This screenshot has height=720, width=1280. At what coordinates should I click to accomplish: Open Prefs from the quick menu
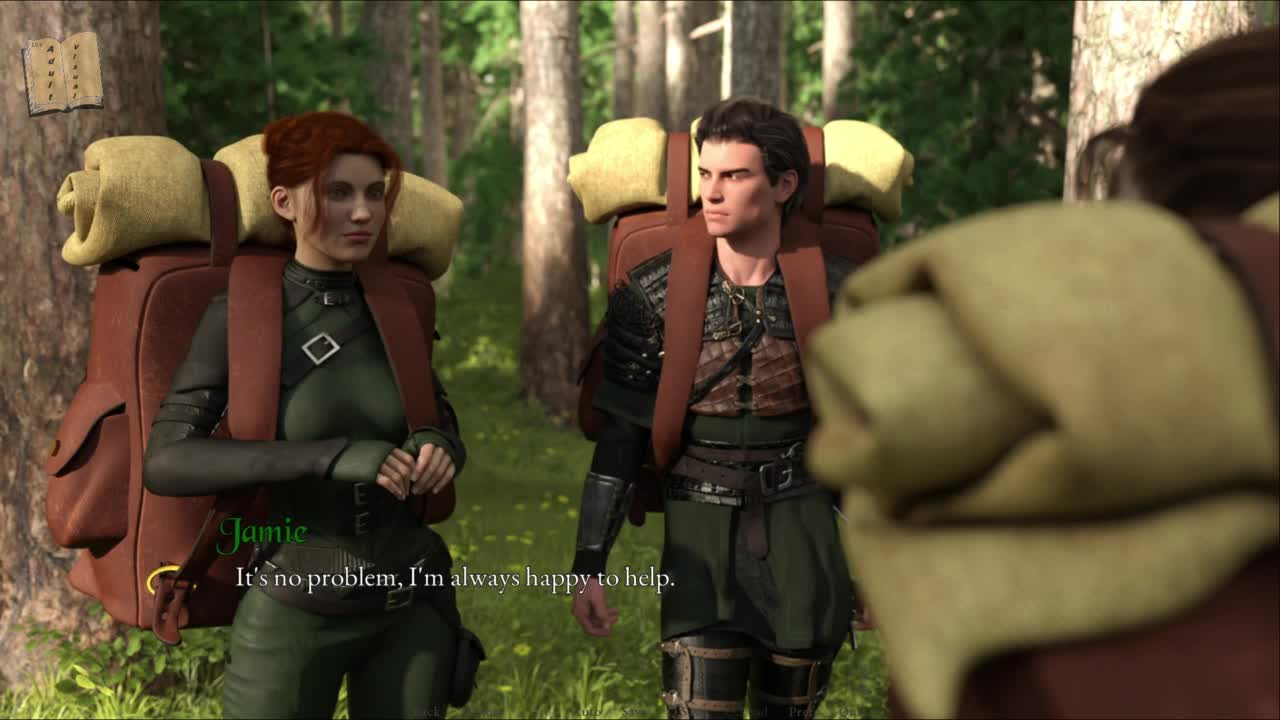click(x=806, y=712)
